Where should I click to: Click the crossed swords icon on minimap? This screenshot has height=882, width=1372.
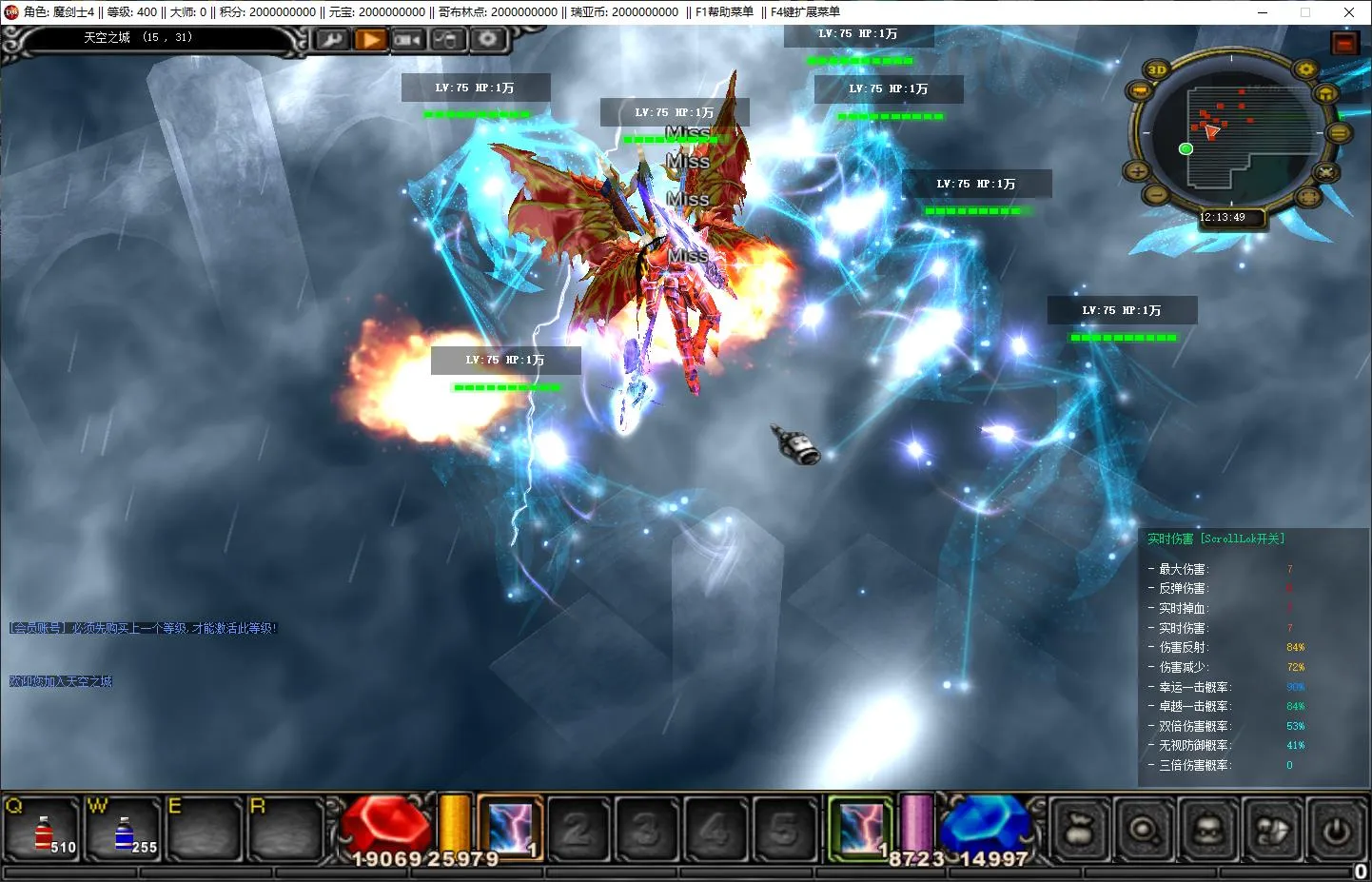(1325, 172)
